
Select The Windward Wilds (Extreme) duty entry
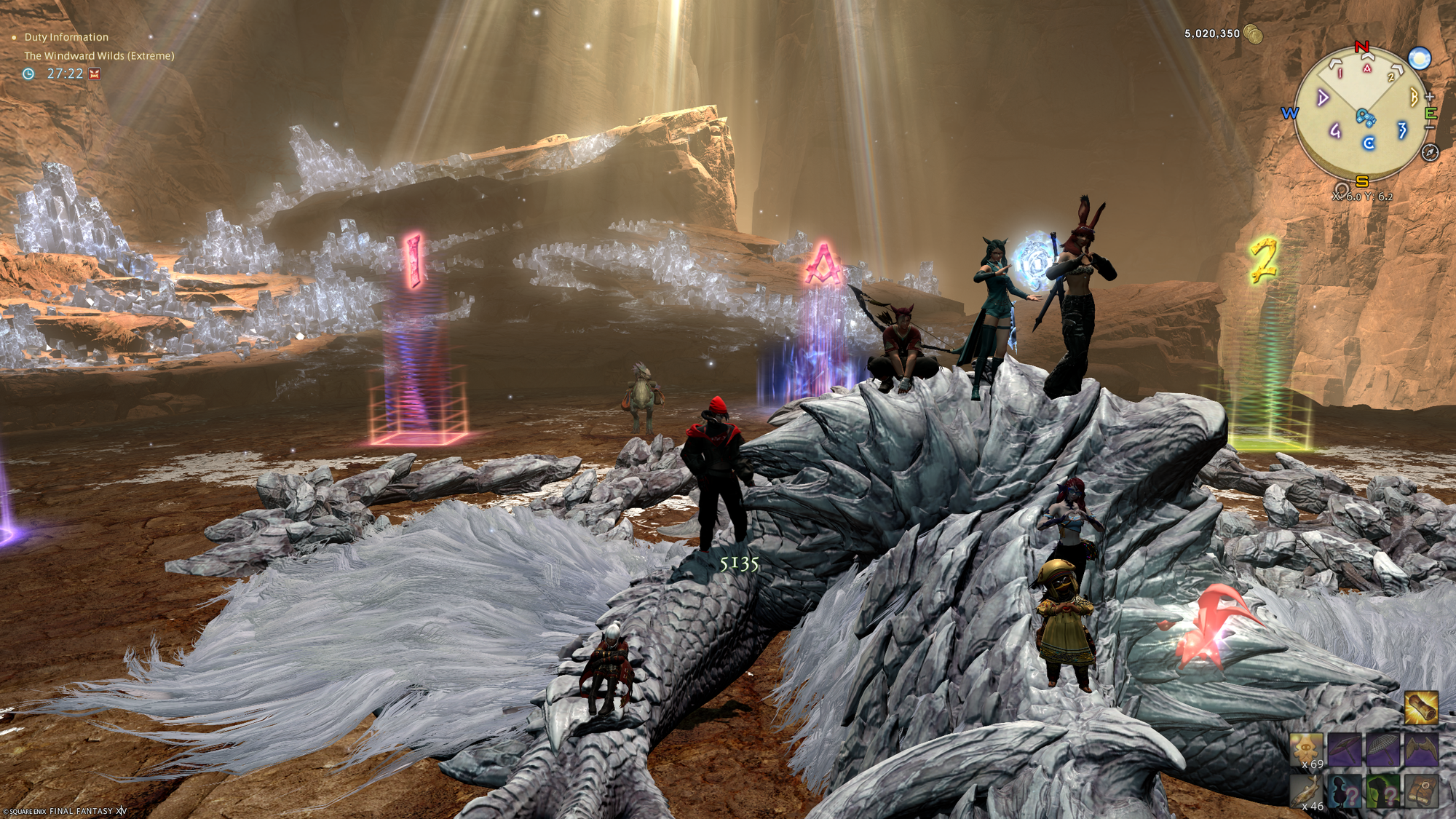pos(99,55)
